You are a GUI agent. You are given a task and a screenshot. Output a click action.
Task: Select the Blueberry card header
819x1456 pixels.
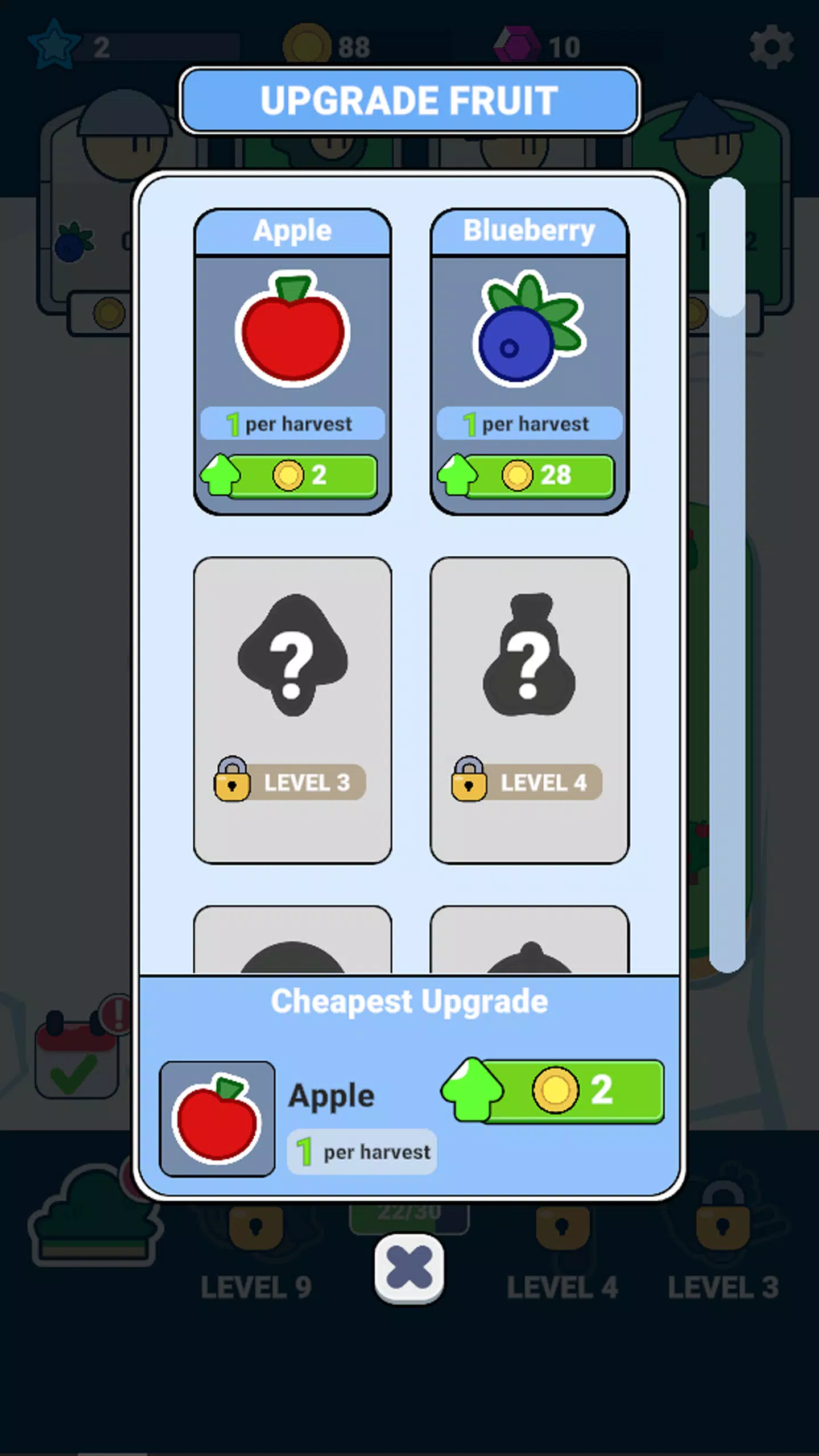coord(528,230)
